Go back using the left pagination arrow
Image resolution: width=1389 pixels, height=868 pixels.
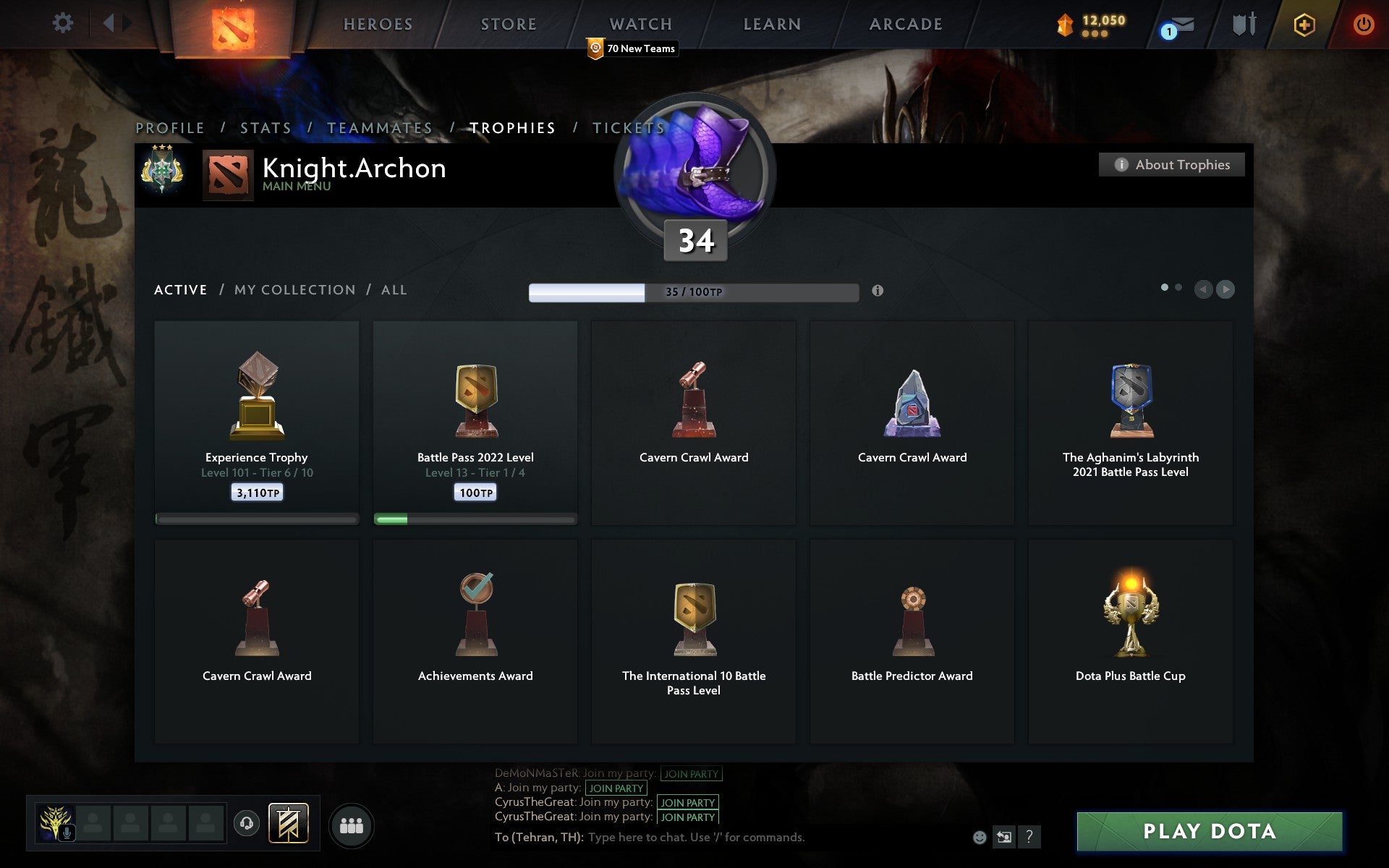tap(1202, 289)
